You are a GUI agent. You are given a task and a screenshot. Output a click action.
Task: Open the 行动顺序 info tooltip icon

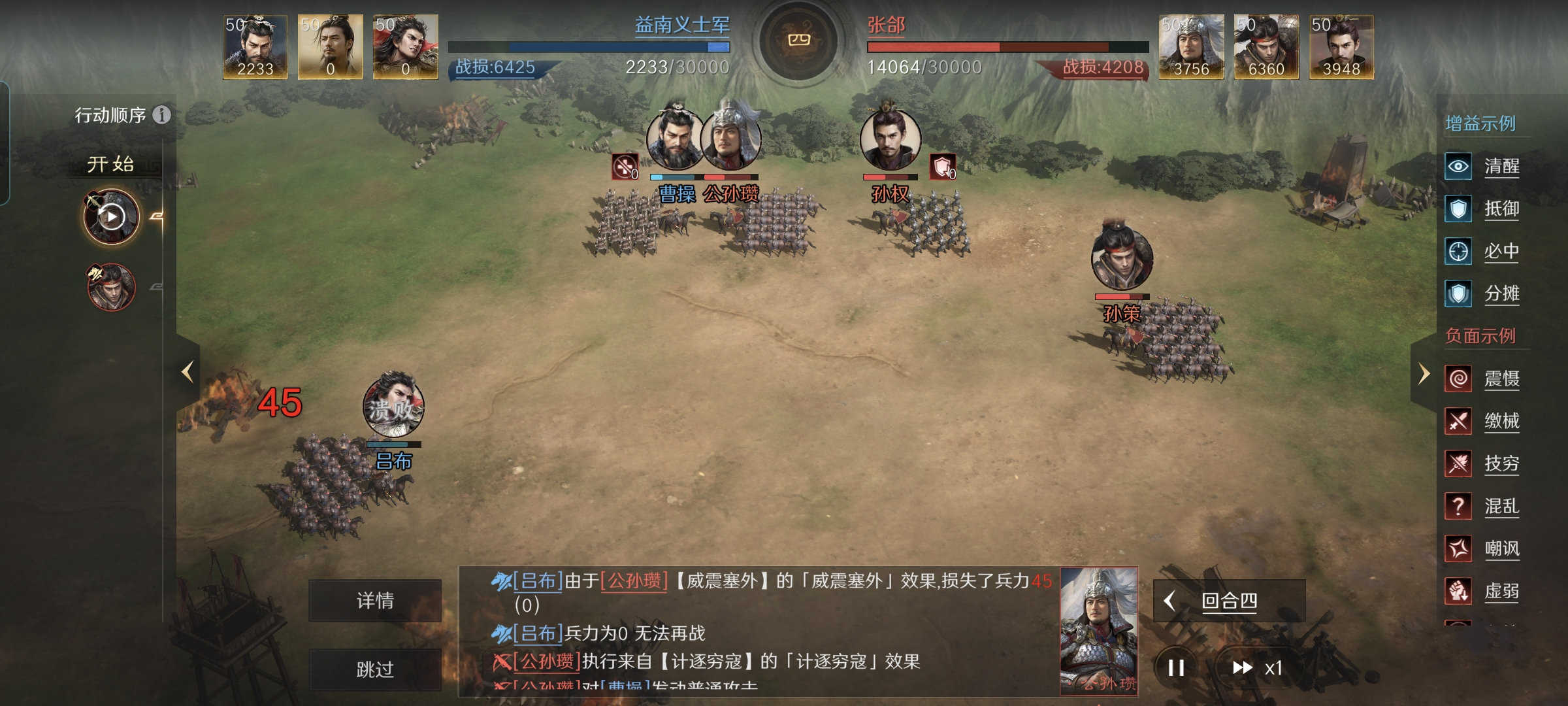click(x=161, y=115)
